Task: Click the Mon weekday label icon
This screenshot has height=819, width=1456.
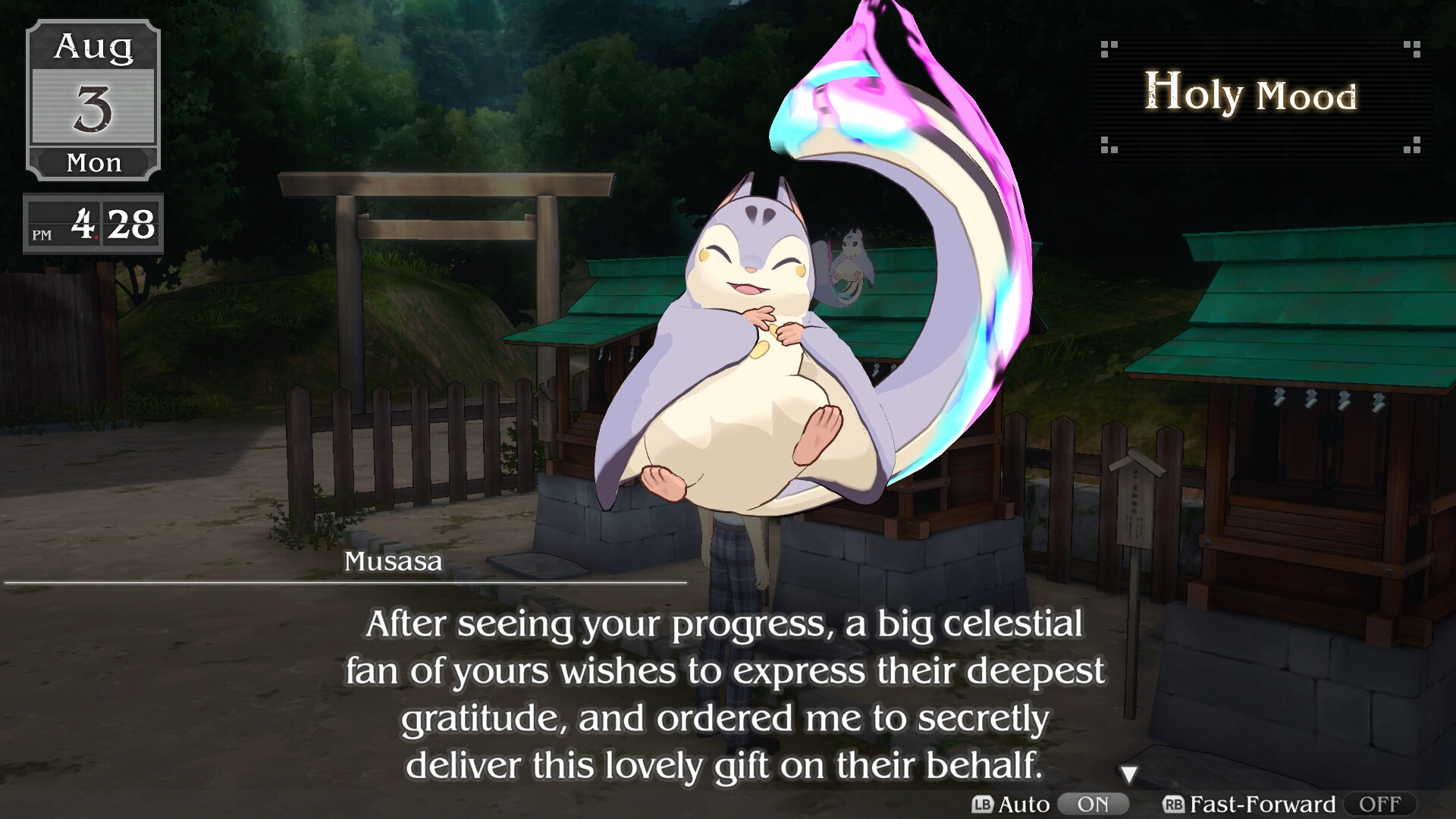Action: [93, 162]
